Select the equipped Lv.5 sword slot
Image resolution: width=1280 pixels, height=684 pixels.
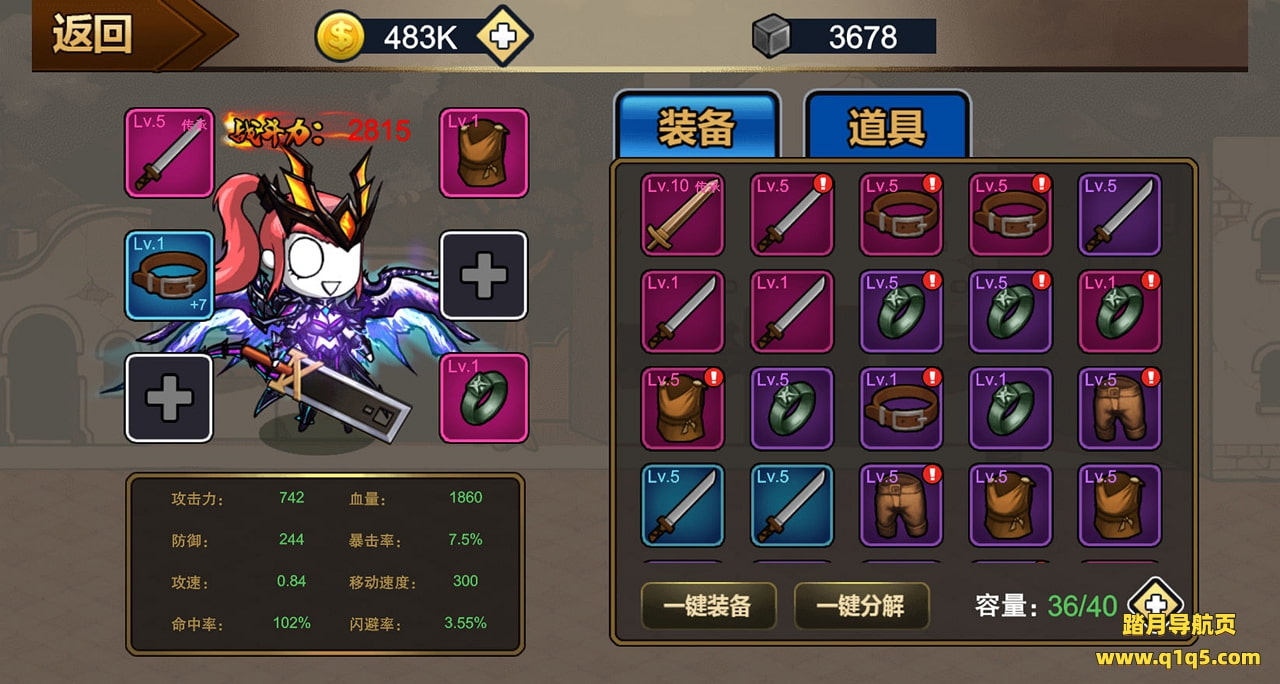(x=169, y=153)
